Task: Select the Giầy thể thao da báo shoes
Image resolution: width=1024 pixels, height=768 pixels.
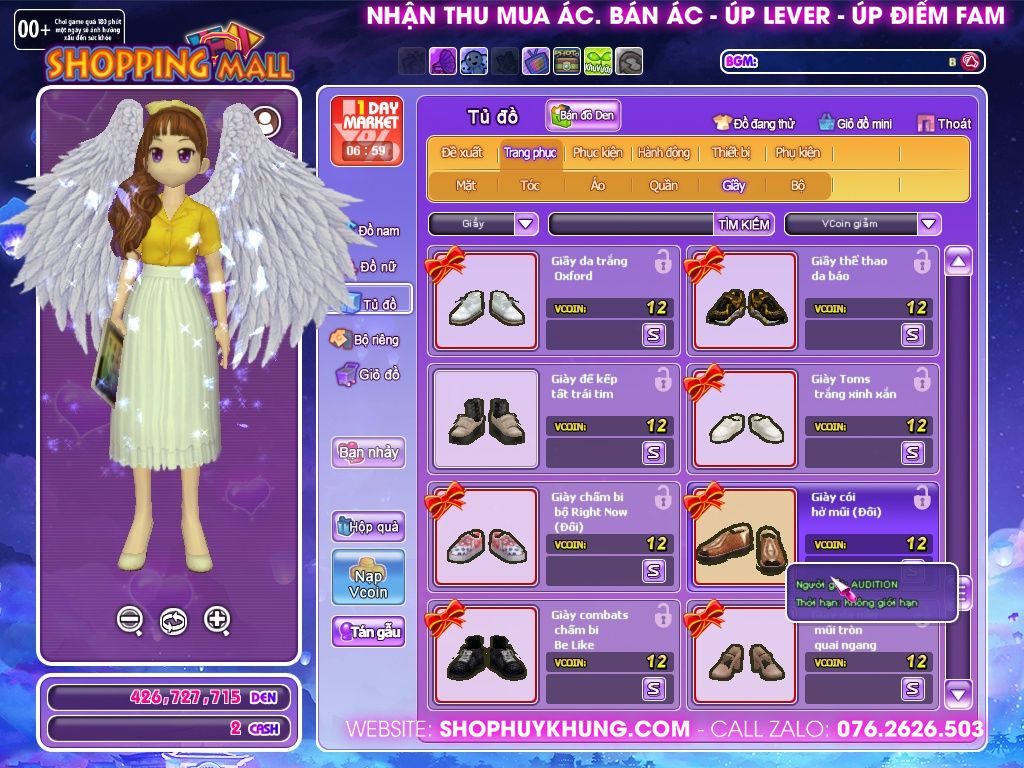Action: [745, 301]
